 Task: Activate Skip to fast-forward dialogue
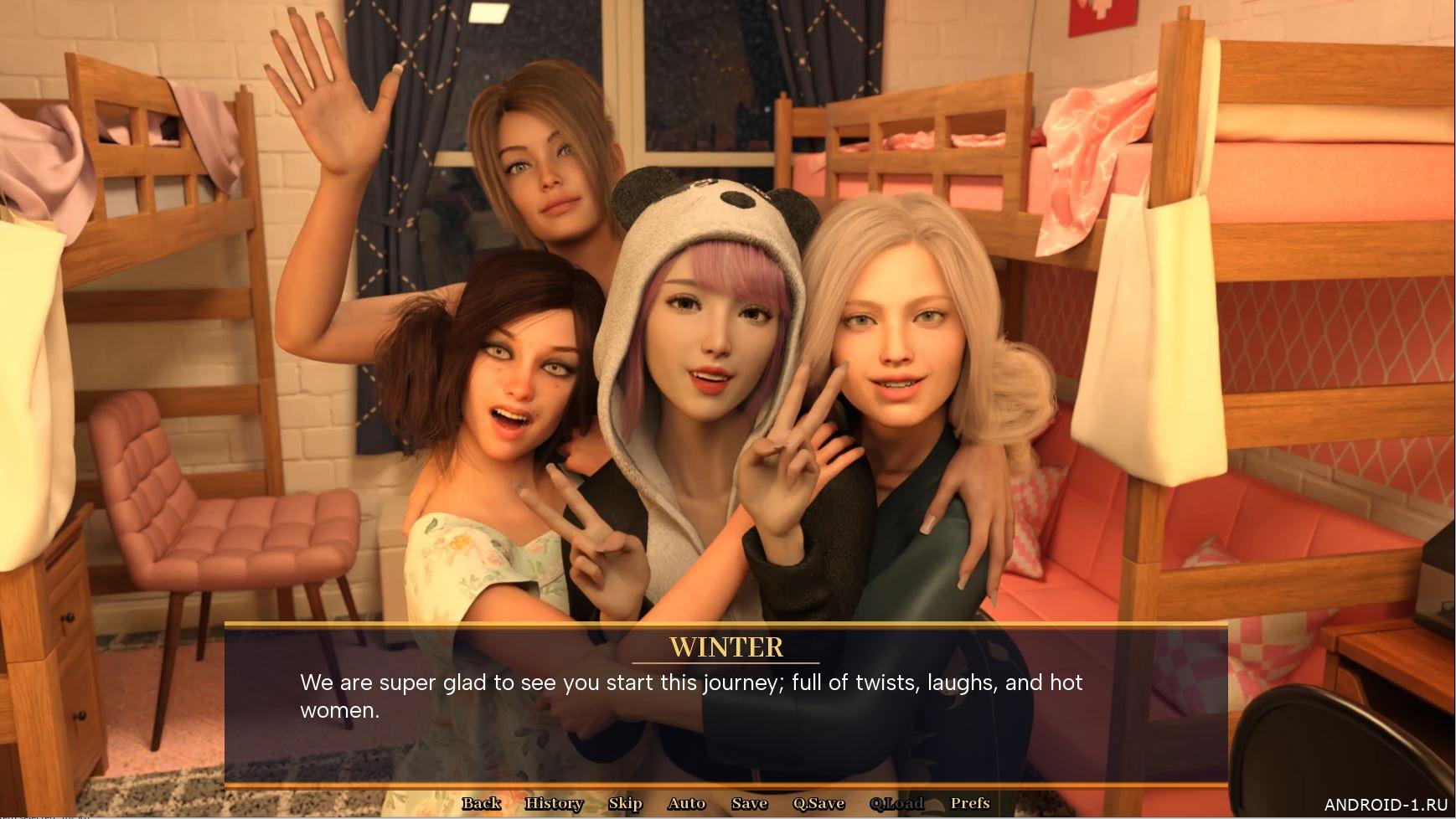coord(625,804)
